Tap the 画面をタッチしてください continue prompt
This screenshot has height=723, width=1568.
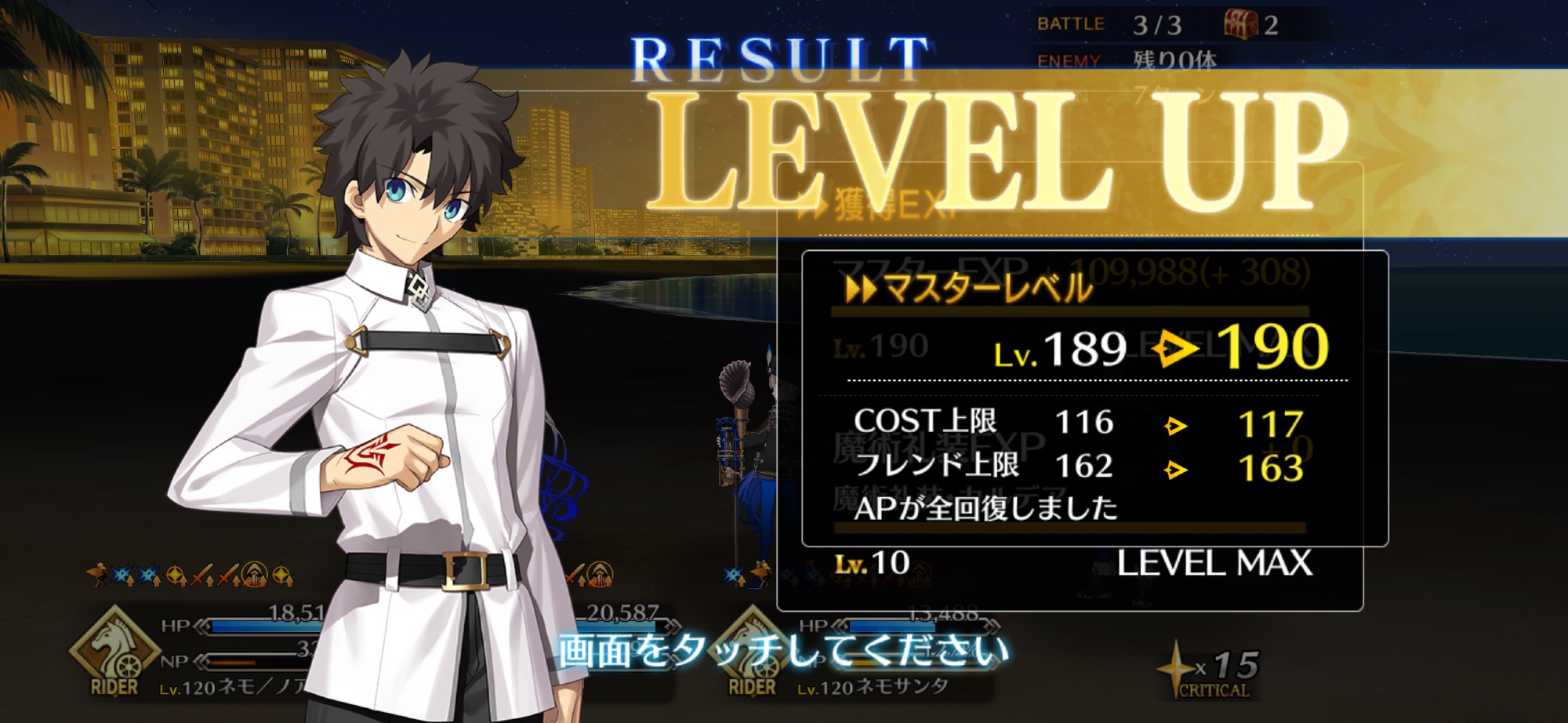click(x=782, y=651)
